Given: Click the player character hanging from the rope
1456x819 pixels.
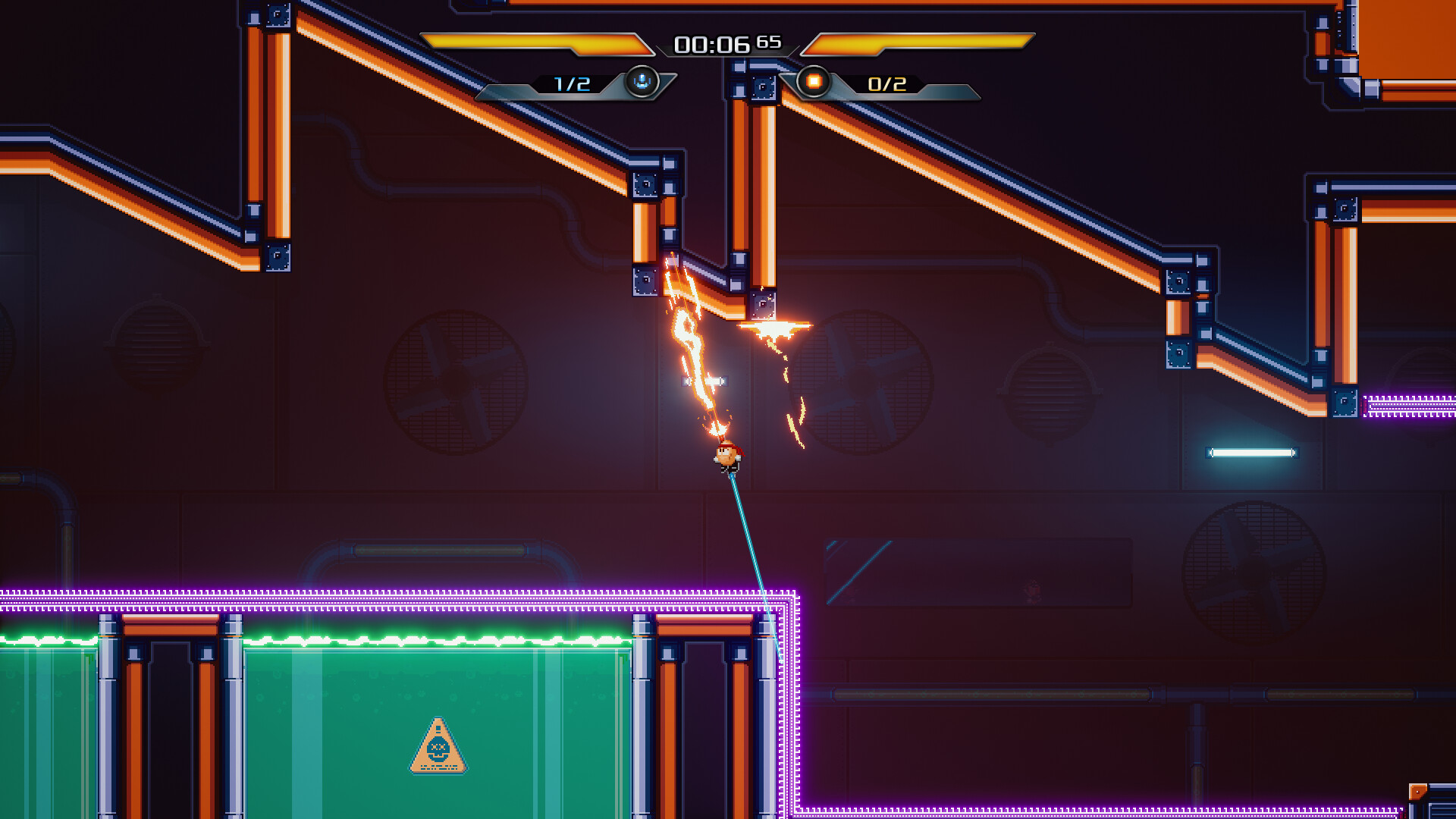Looking at the screenshot, I should [x=728, y=455].
